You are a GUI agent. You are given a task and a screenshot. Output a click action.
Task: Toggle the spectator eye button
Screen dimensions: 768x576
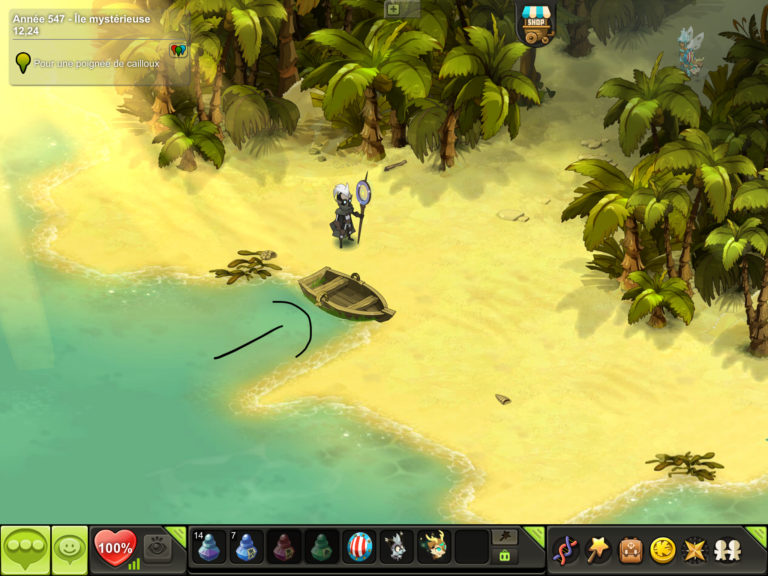[157, 546]
